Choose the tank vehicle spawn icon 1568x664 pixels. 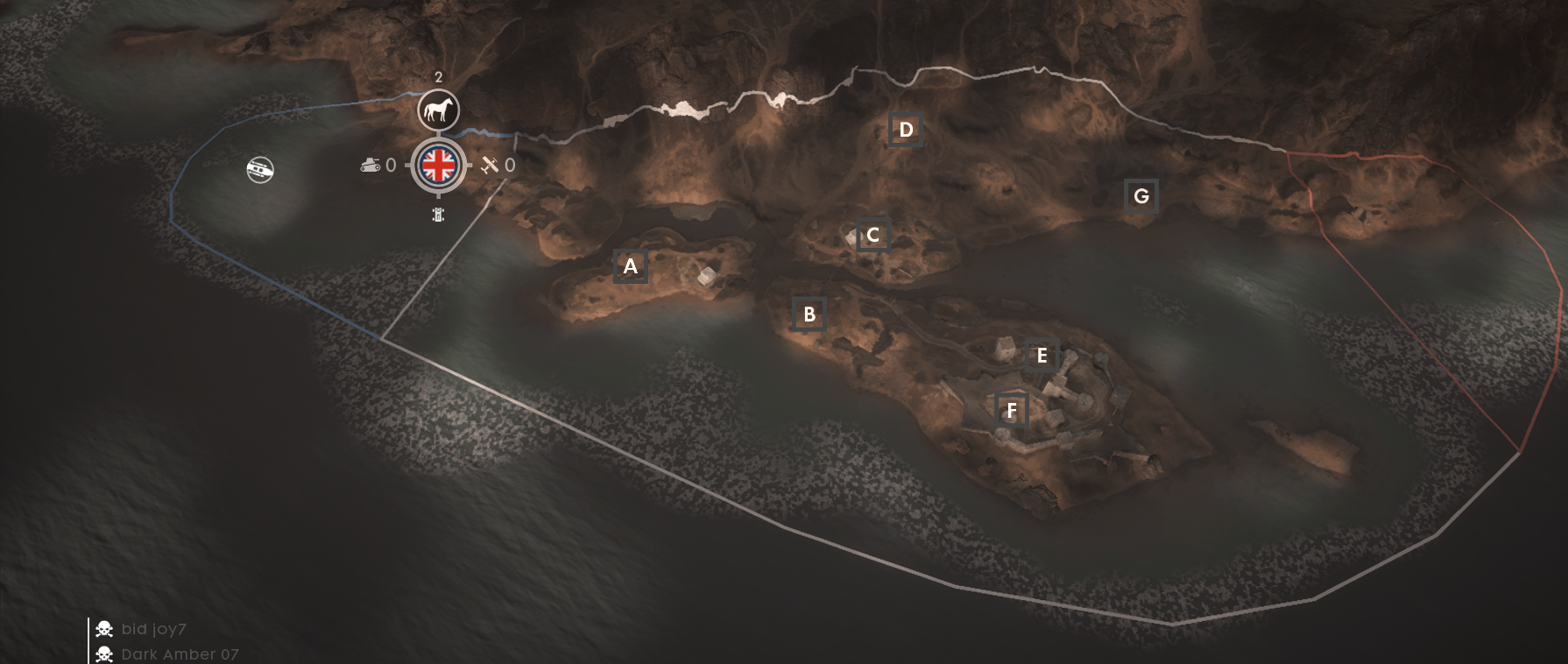371,165
